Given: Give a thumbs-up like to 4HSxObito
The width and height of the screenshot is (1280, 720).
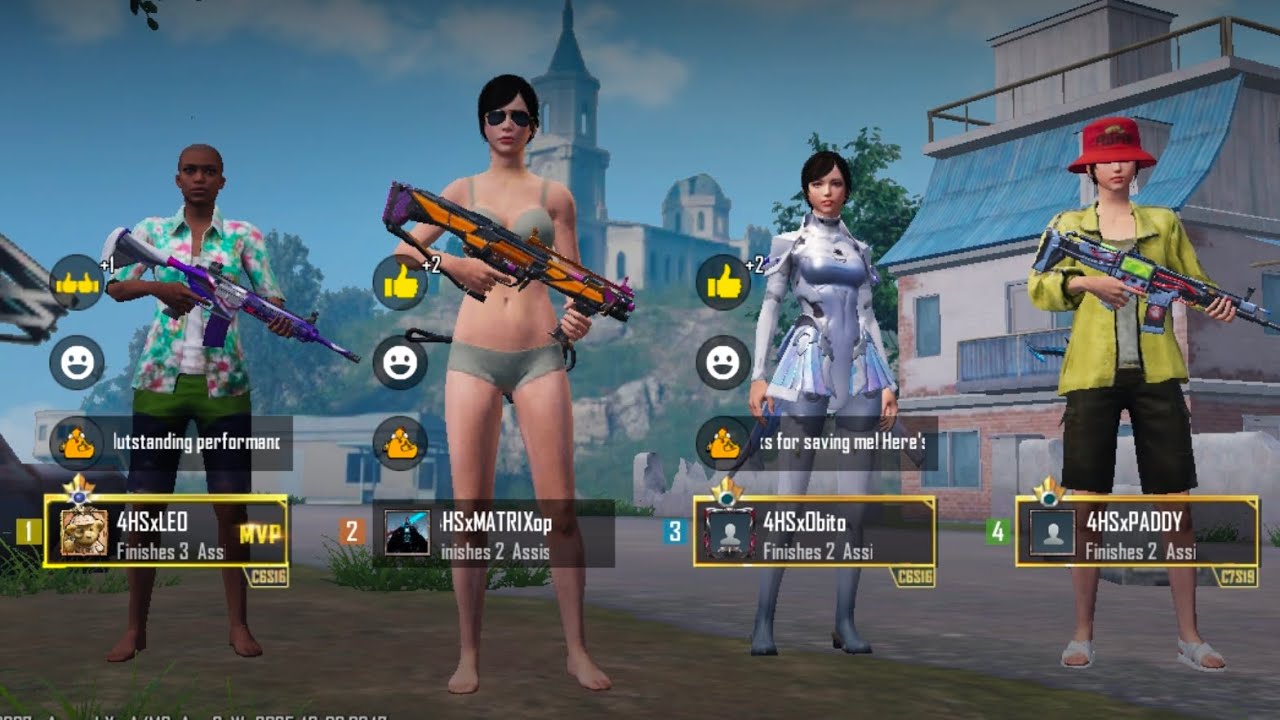Looking at the screenshot, I should tap(723, 283).
